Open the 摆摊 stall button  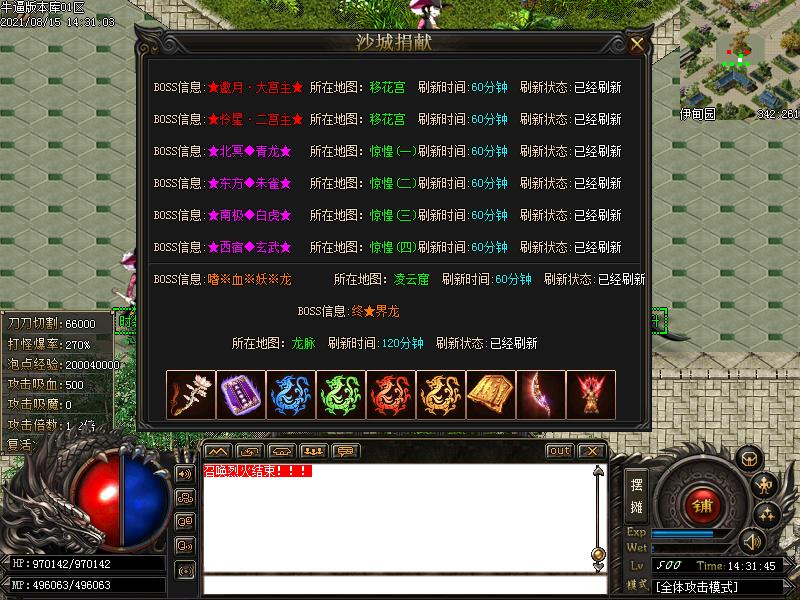pyautogui.click(x=637, y=493)
